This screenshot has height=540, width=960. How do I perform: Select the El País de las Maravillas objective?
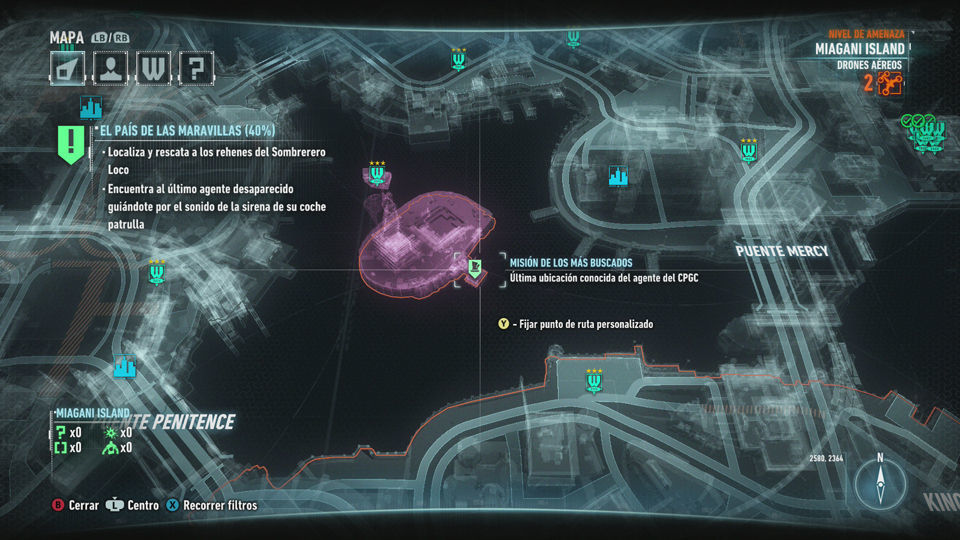pyautogui.click(x=186, y=131)
